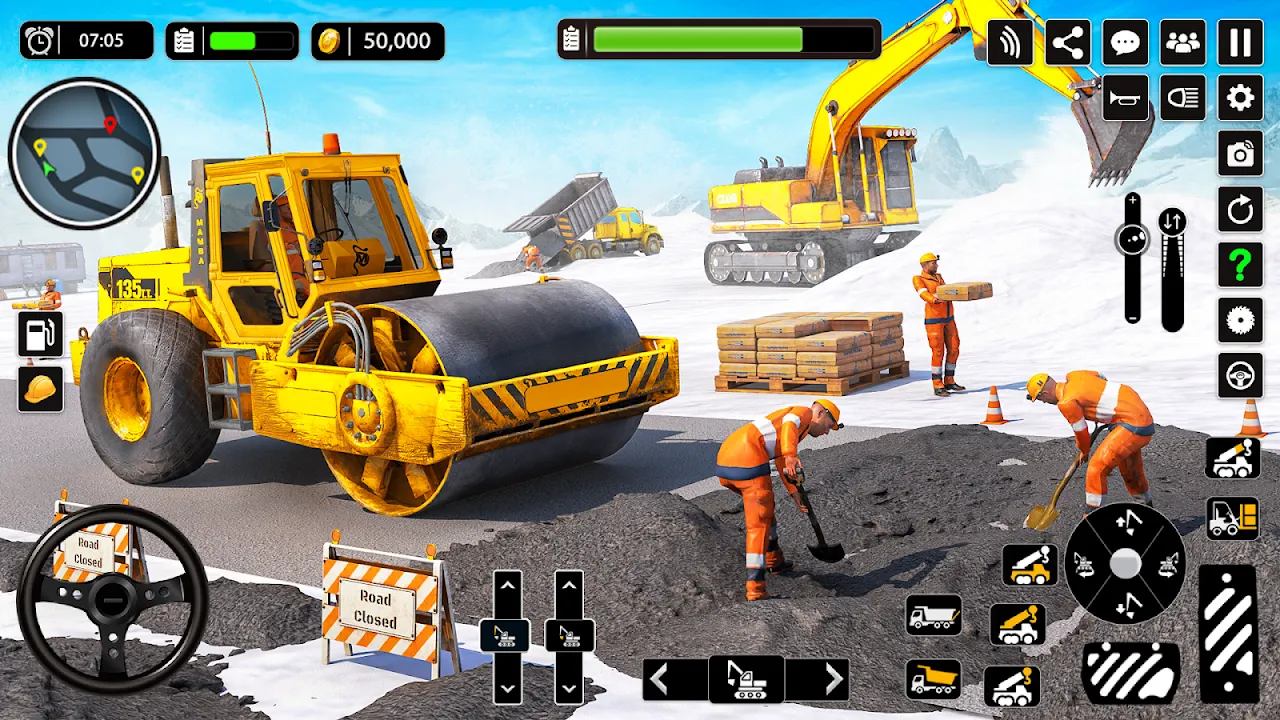Tap the fuel pump icon
1280x720 pixels.
pos(40,335)
